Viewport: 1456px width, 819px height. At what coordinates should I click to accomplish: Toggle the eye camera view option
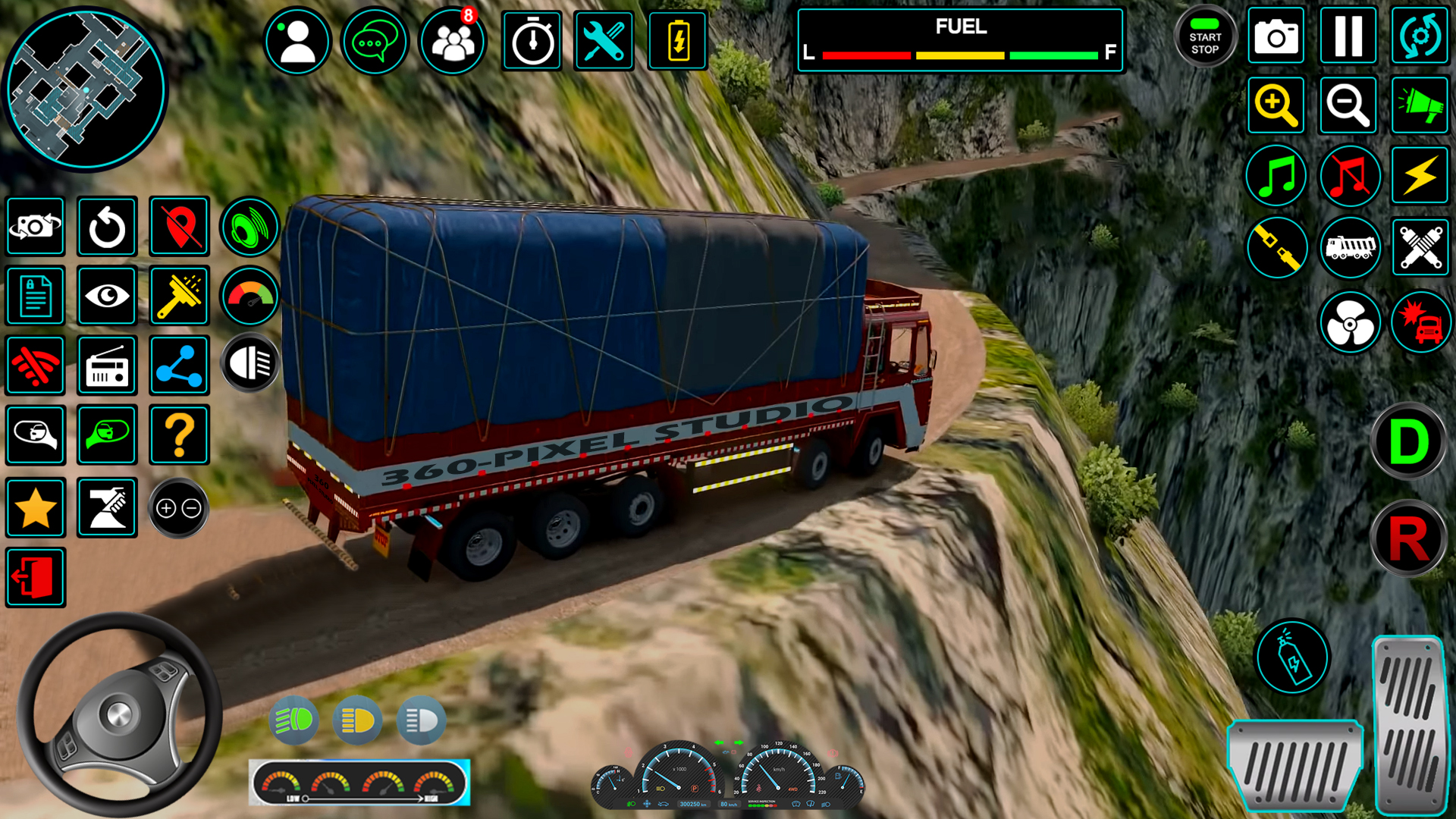[106, 297]
